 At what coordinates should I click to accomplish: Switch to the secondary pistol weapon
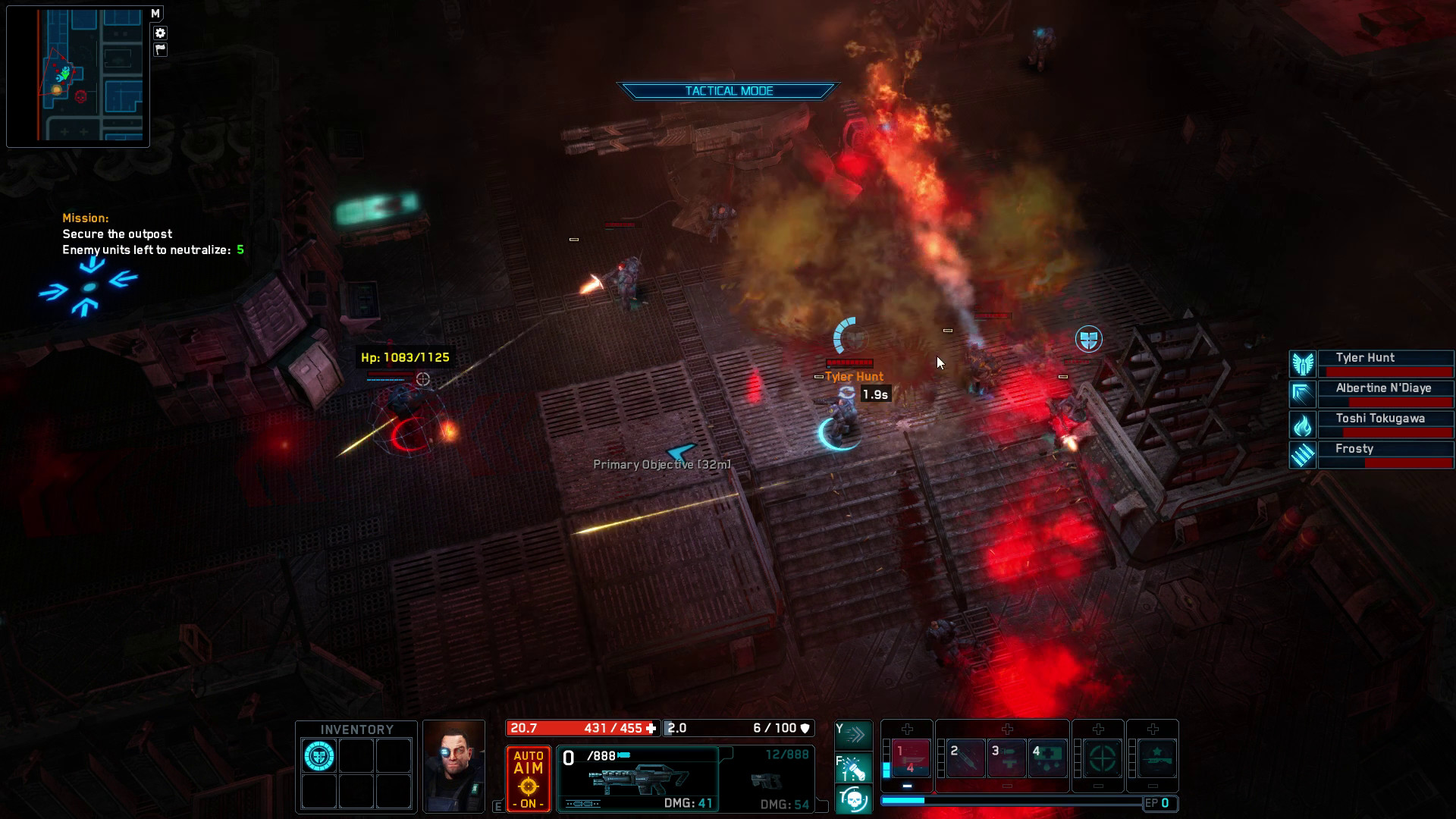tap(766, 780)
